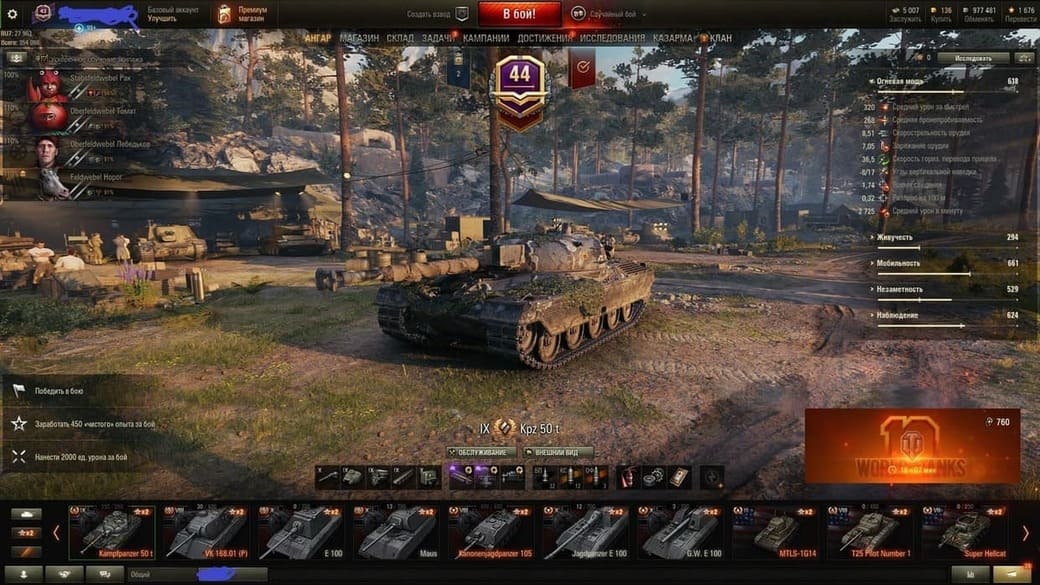Open the Кампании tab
This screenshot has width=1040, height=585.
(x=486, y=38)
